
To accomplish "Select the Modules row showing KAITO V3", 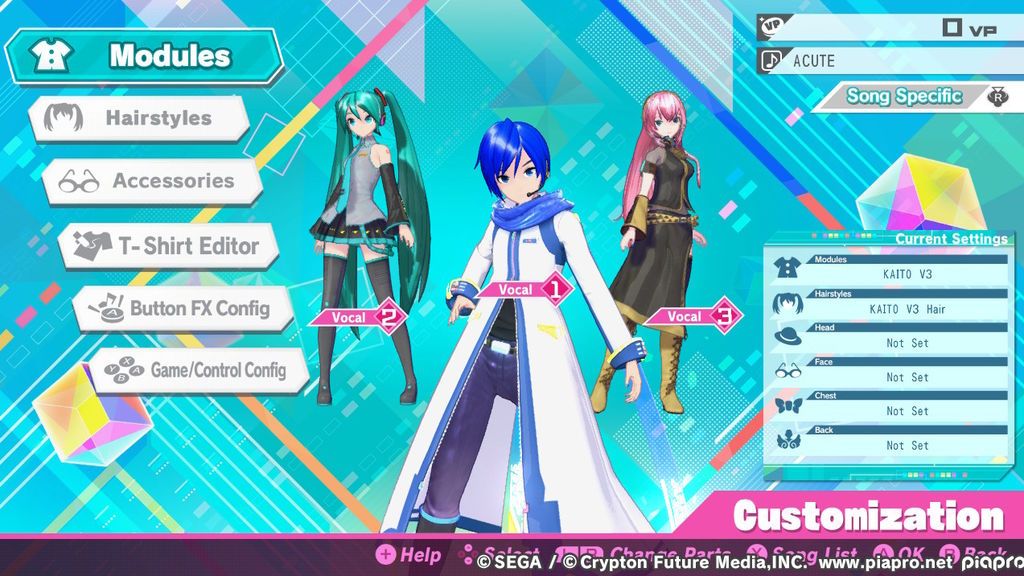I will click(x=890, y=268).
